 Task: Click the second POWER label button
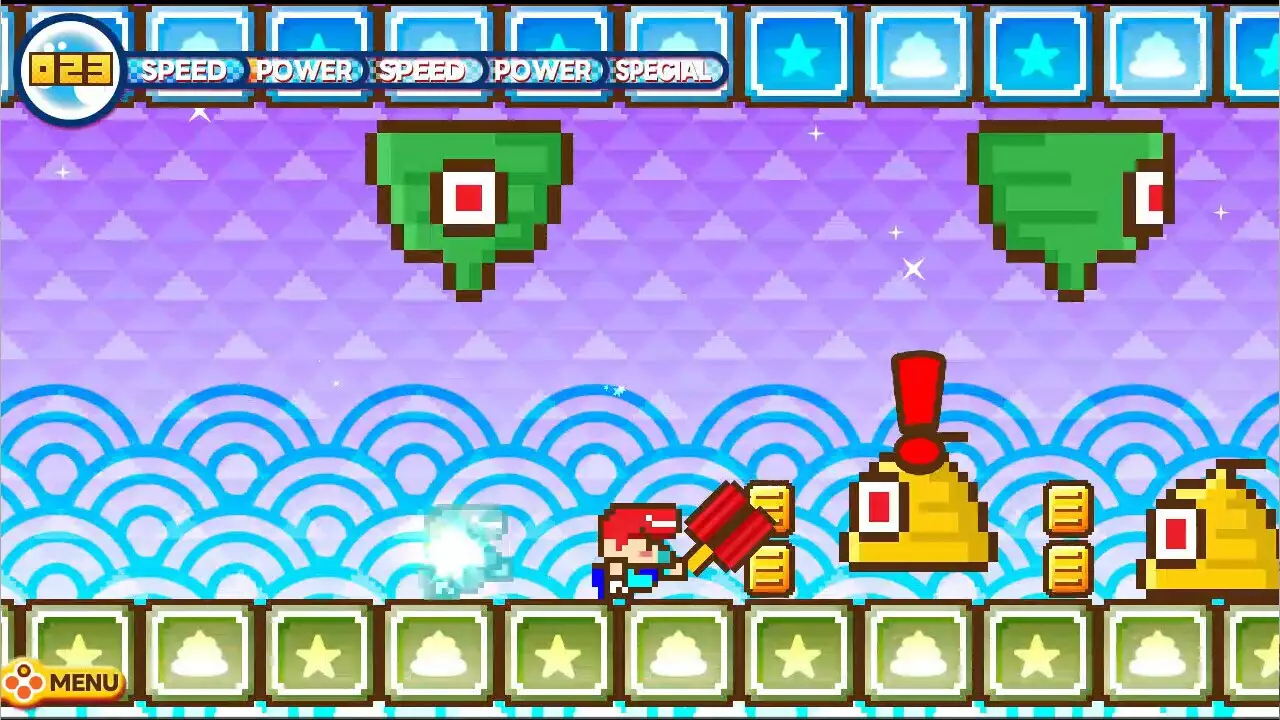coord(545,71)
